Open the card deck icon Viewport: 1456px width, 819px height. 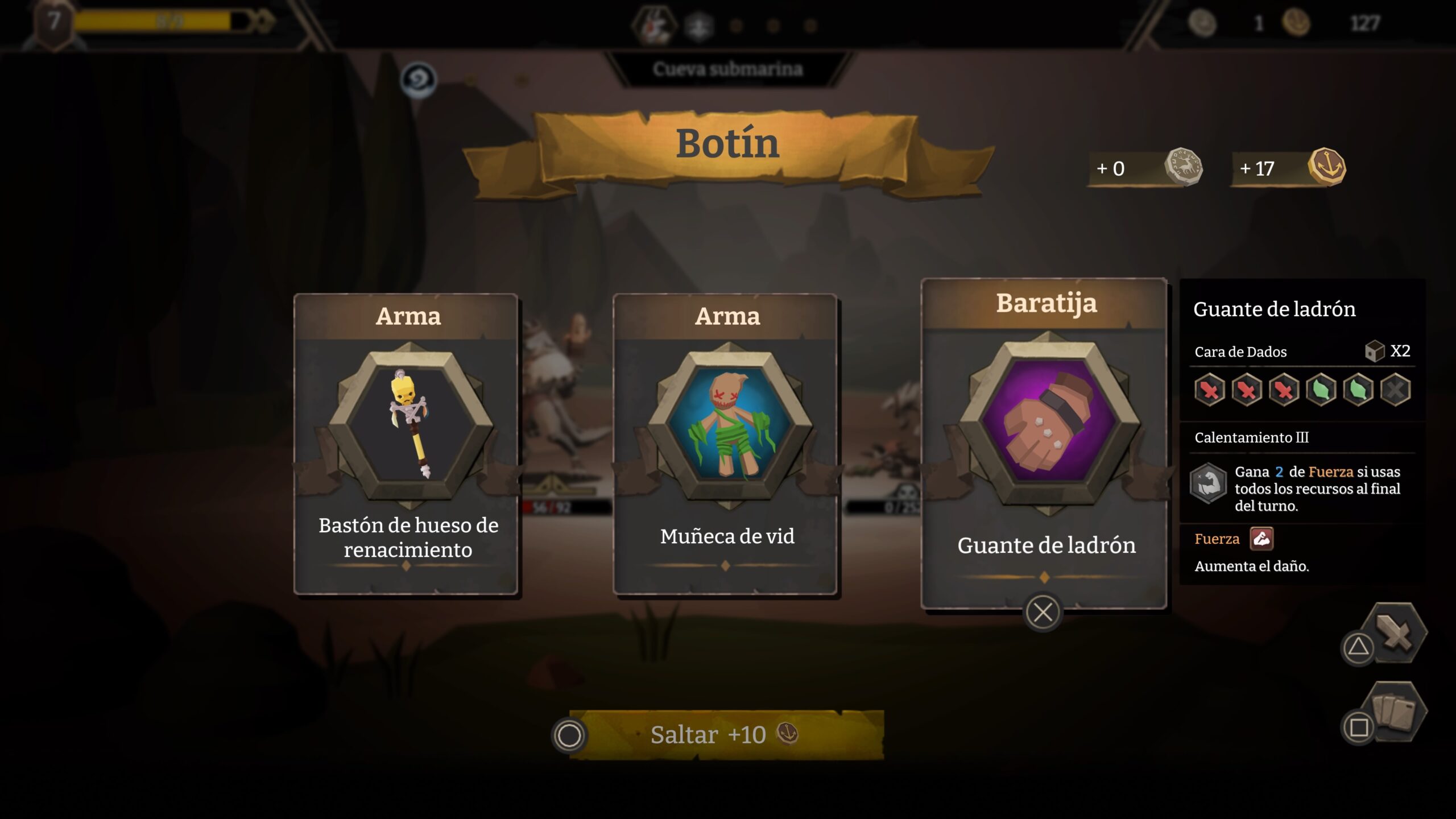pos(1395,711)
